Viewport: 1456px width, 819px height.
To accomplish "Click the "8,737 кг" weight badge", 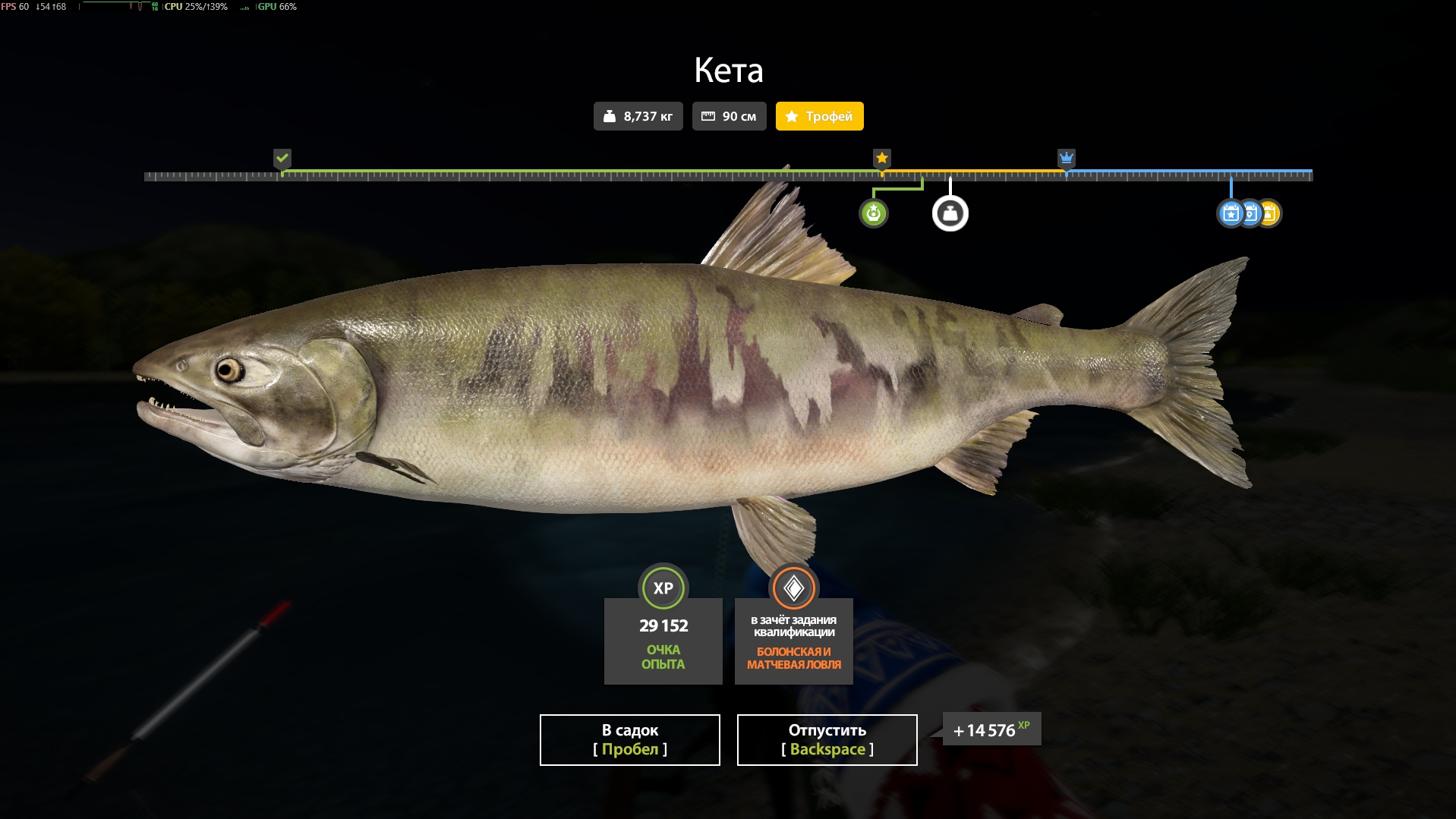I will [x=638, y=115].
